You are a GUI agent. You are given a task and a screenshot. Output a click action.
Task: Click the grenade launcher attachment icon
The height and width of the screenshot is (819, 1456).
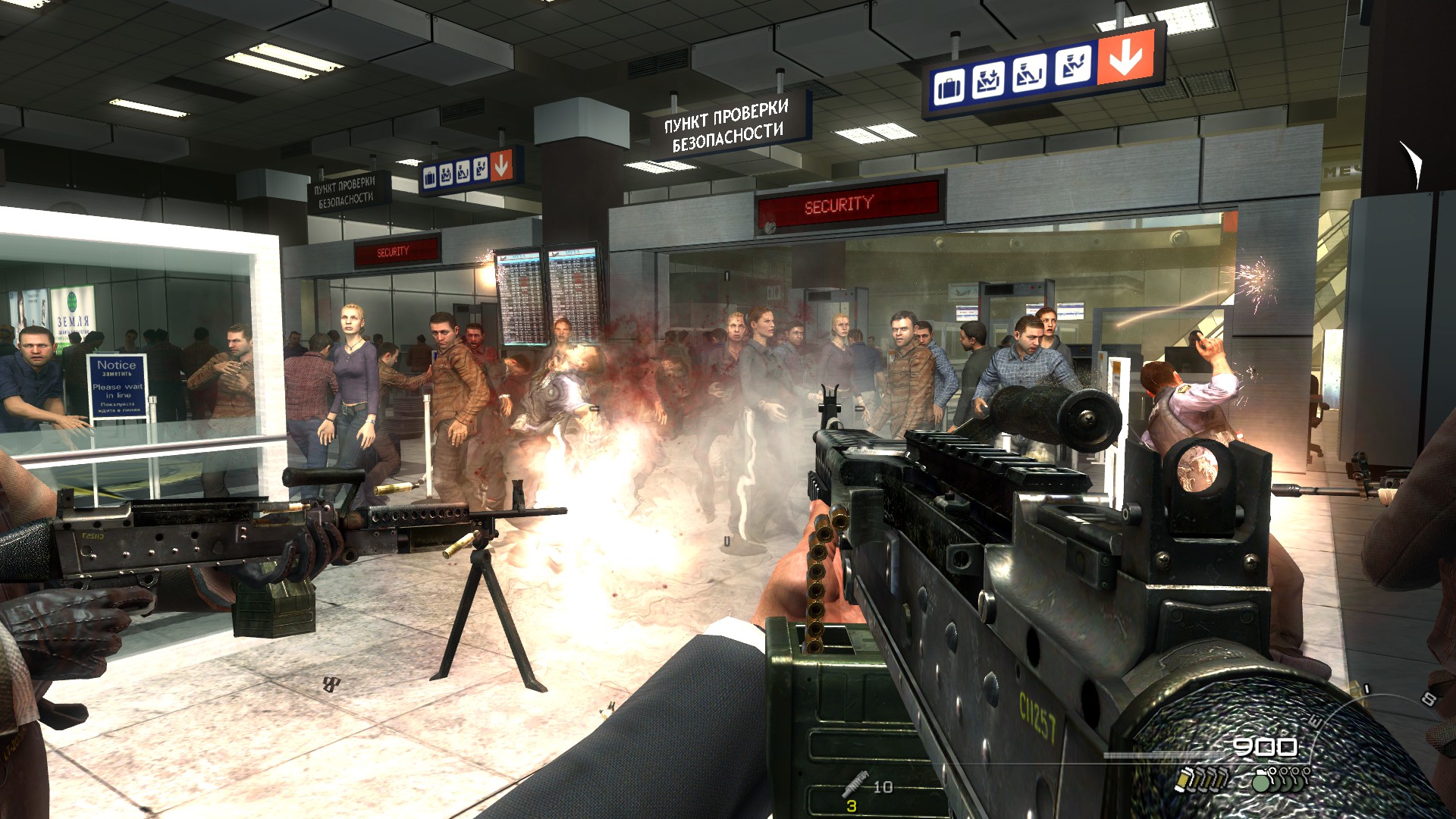(x=854, y=783)
